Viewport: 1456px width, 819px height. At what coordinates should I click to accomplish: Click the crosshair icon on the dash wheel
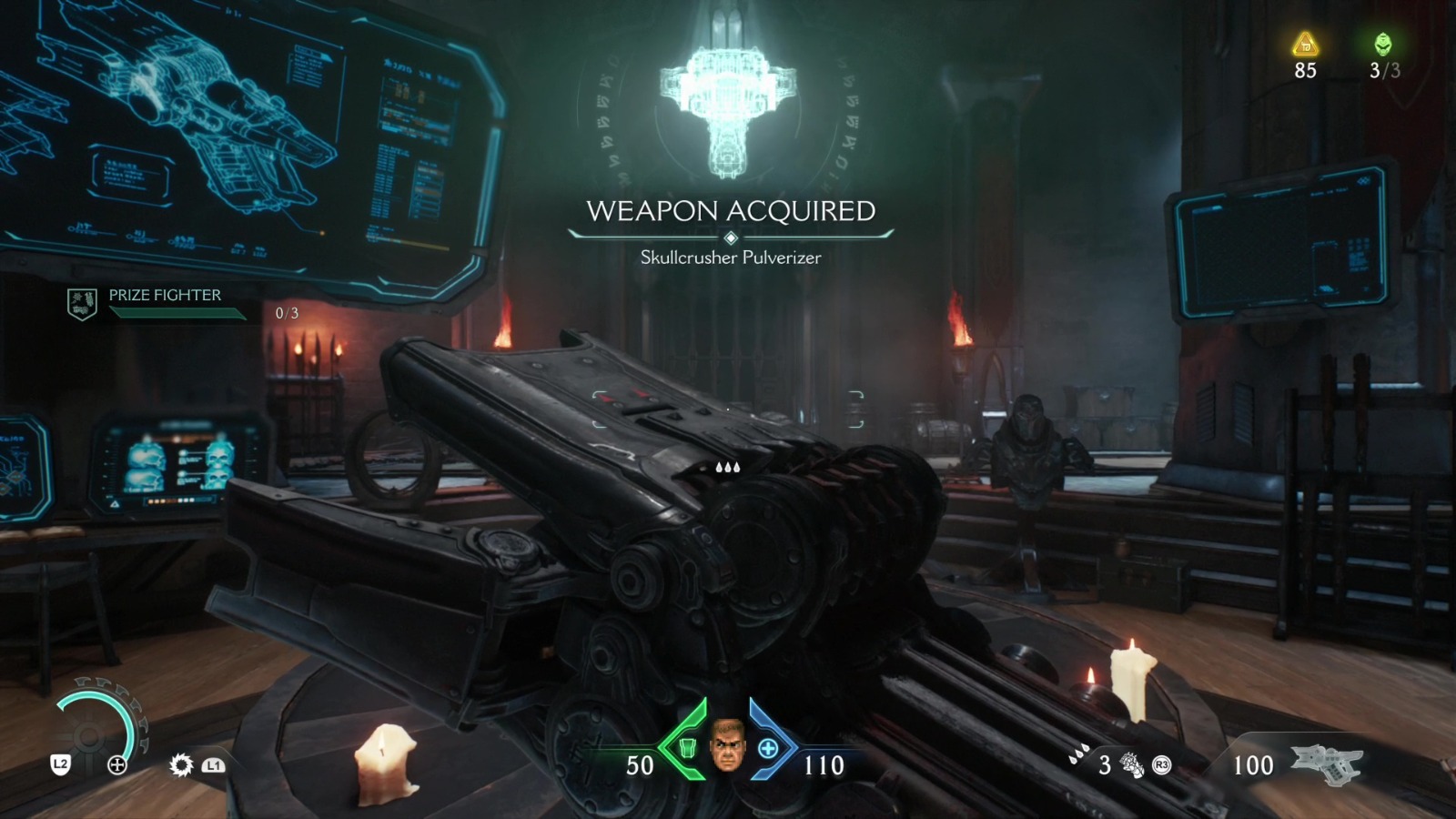[x=116, y=765]
